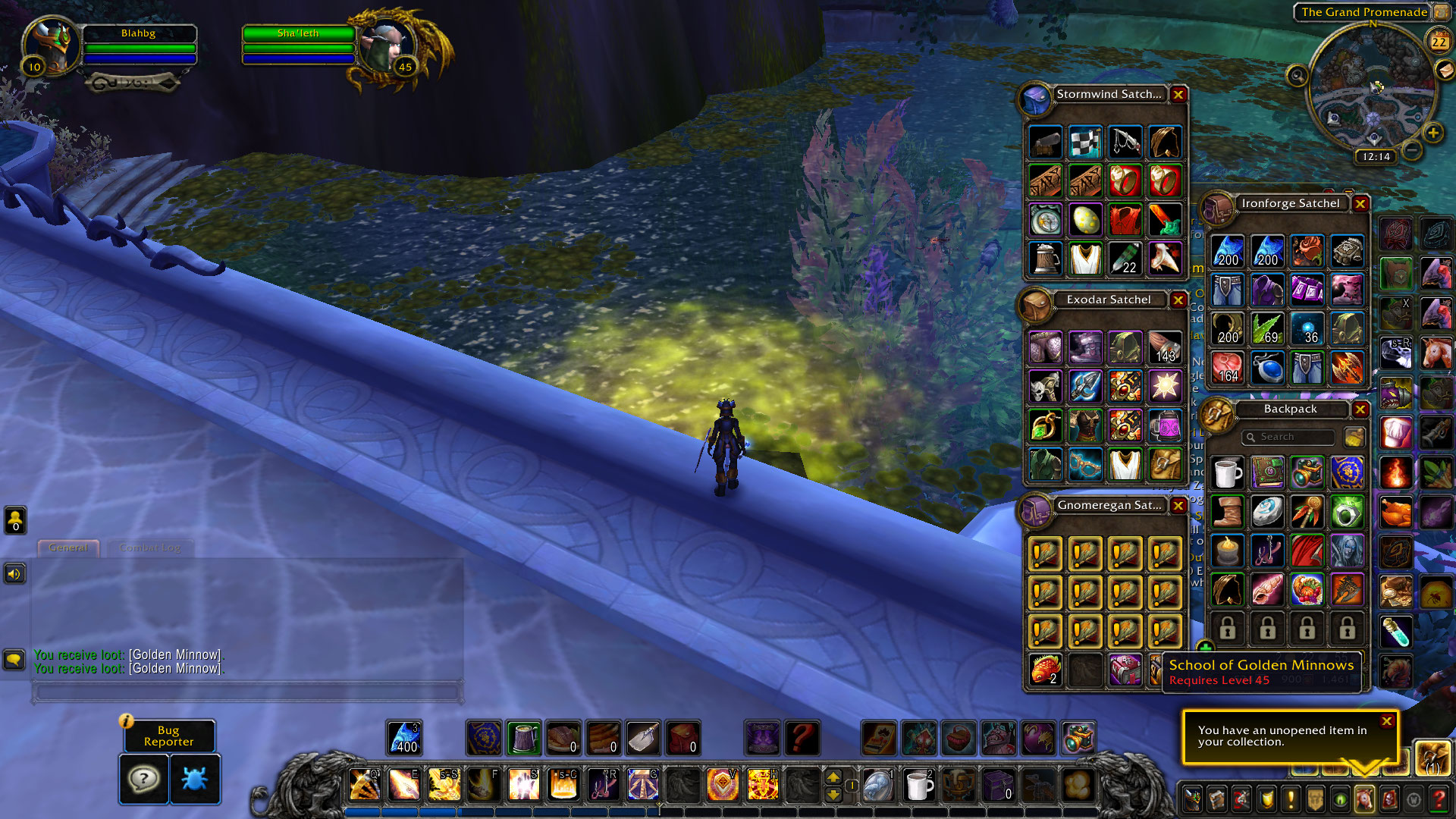Open the chat speech bubble button
This screenshot has height=819, width=1456.
[14, 659]
